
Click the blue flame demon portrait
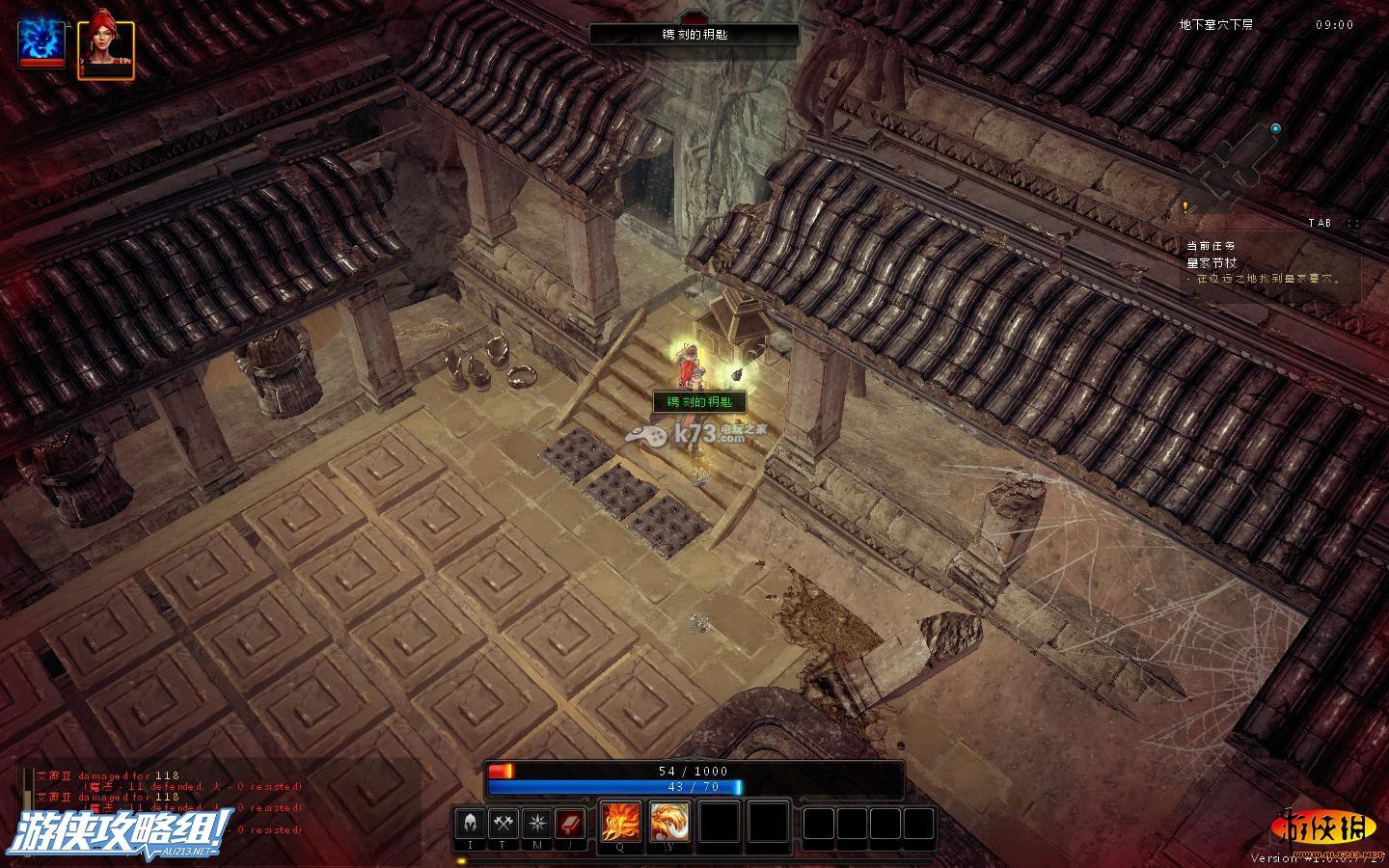tap(42, 43)
